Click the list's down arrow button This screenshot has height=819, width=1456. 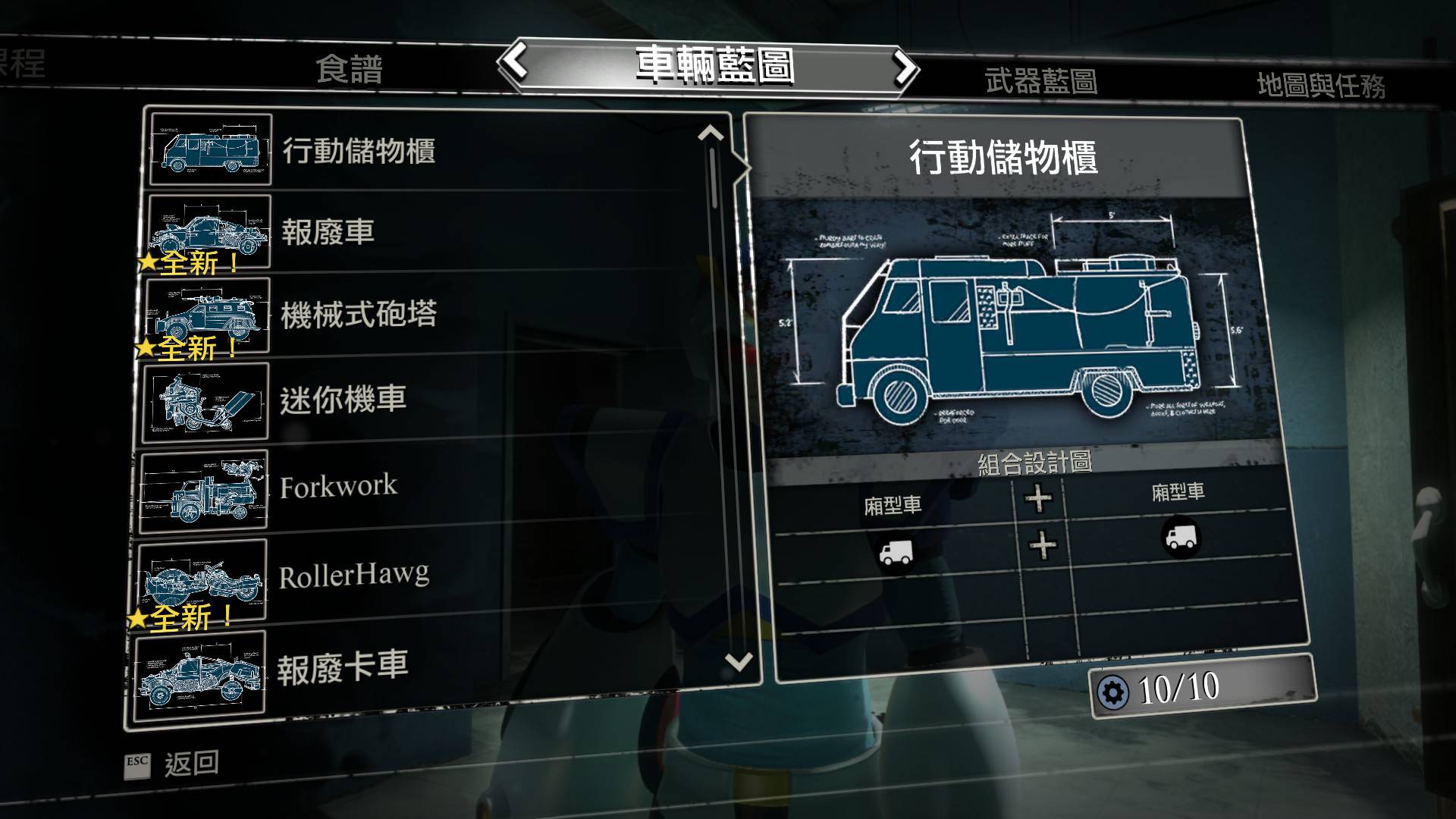coord(738,661)
